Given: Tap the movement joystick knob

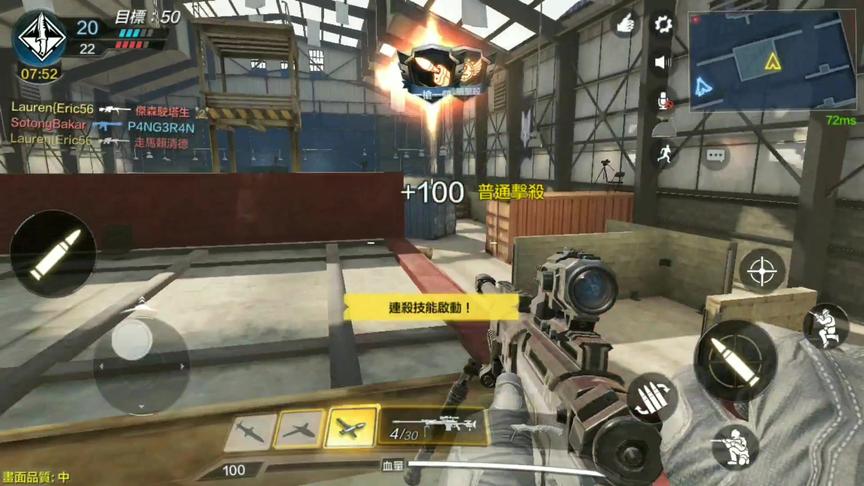Looking at the screenshot, I should [132, 340].
